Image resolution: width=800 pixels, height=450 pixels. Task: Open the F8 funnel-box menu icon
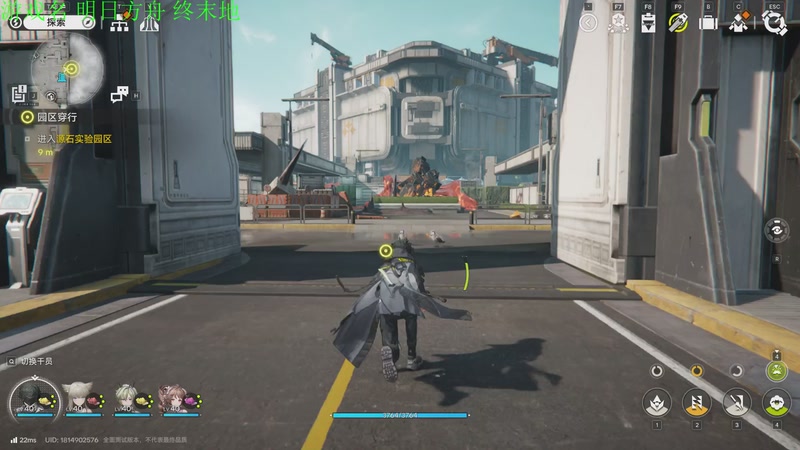click(x=648, y=23)
